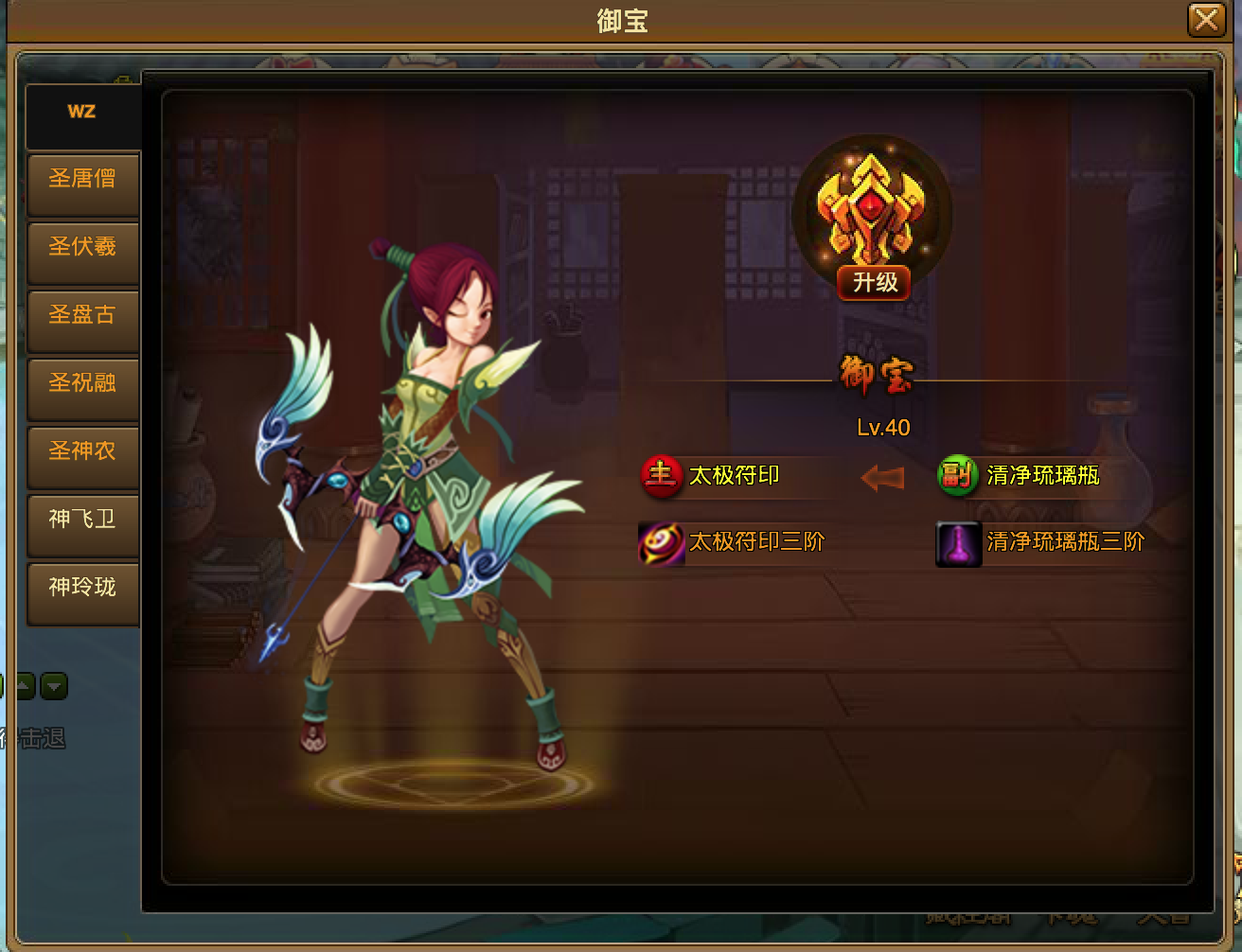Select the 神玲珑 sidebar entry
Viewport: 1242px width, 952px height.
point(82,593)
